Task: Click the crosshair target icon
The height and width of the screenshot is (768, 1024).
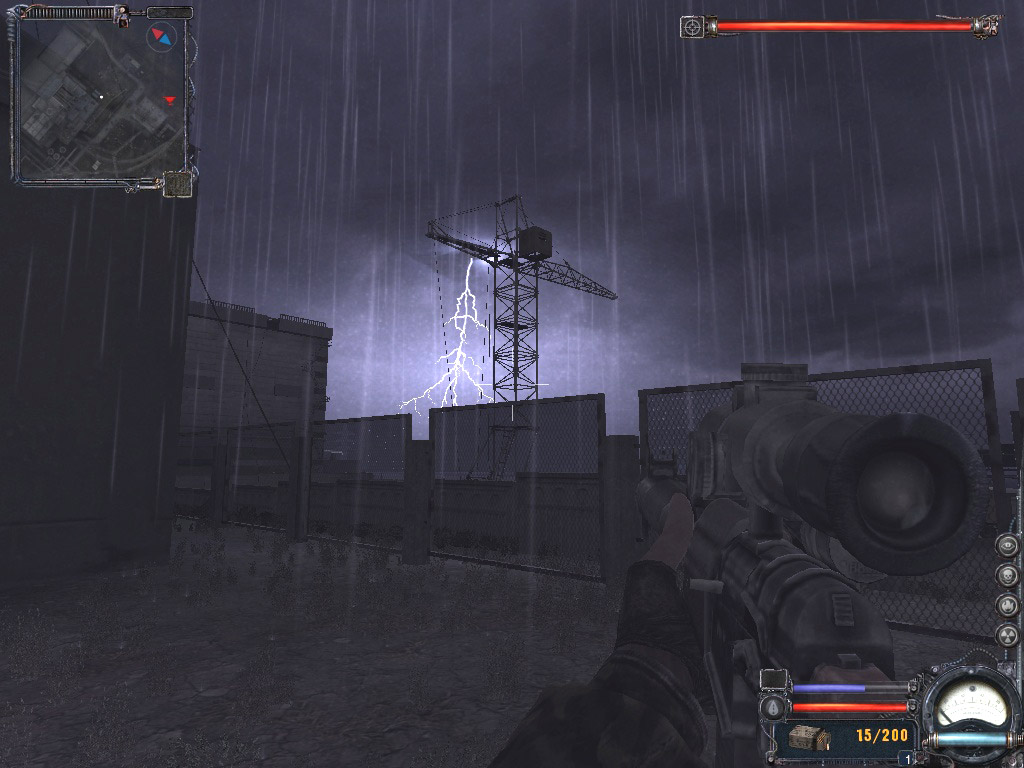Action: pyautogui.click(x=692, y=27)
